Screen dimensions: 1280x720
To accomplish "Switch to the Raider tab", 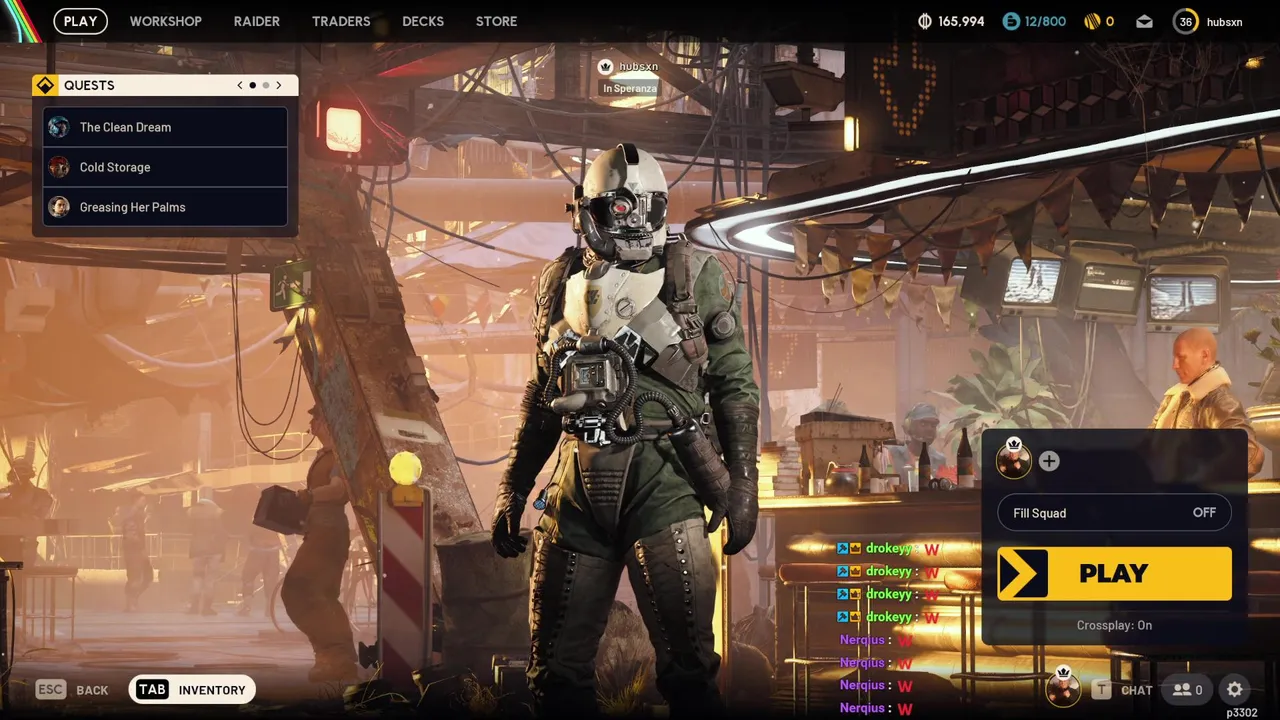I will pos(256,21).
